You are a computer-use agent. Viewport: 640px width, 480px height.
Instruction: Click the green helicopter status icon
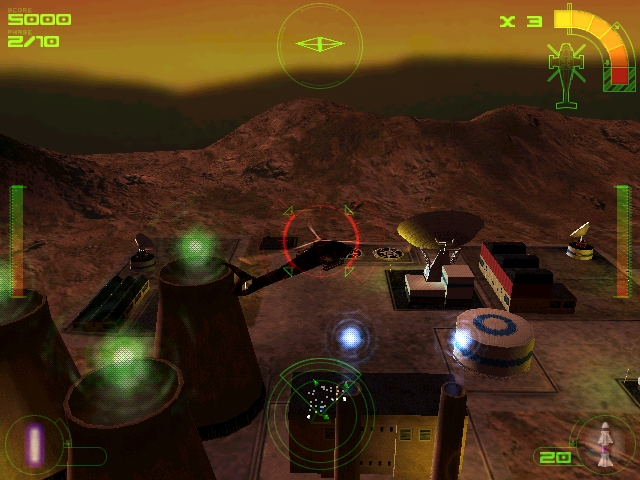pyautogui.click(x=567, y=70)
